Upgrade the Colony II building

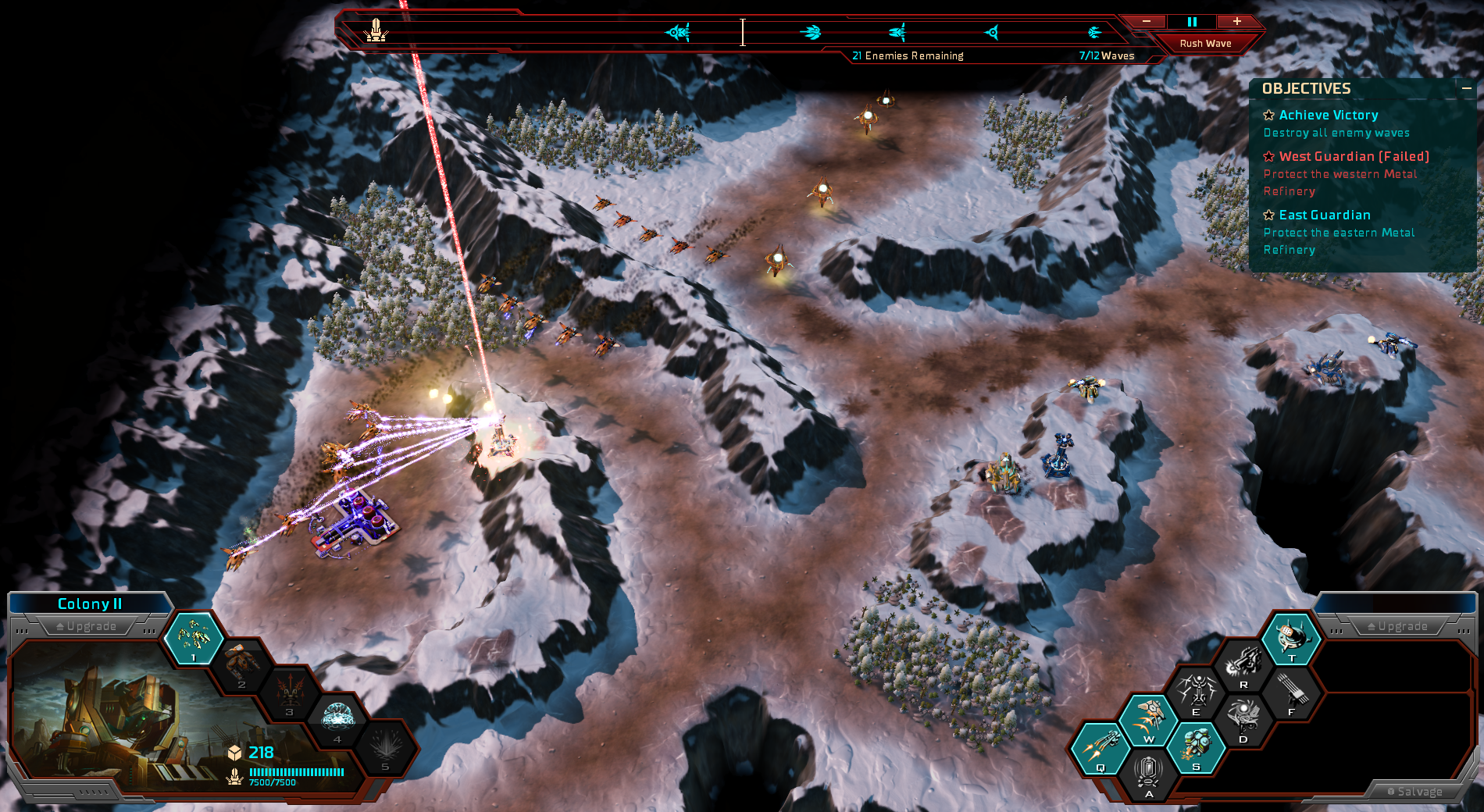87,626
